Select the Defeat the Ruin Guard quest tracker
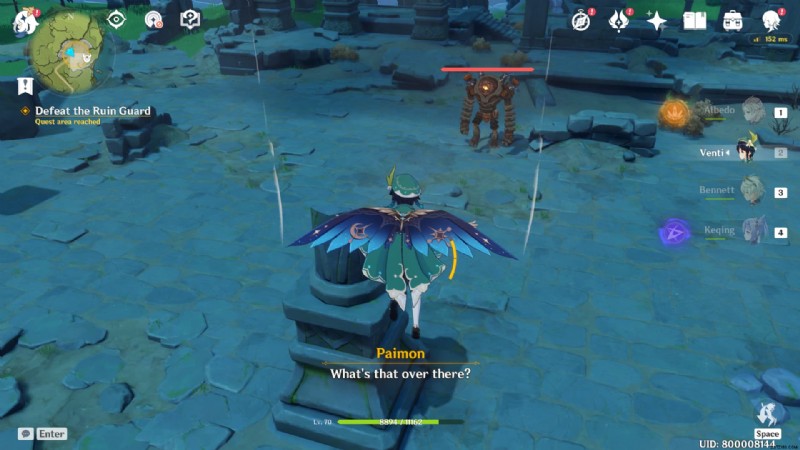800x450 pixels. point(93,111)
